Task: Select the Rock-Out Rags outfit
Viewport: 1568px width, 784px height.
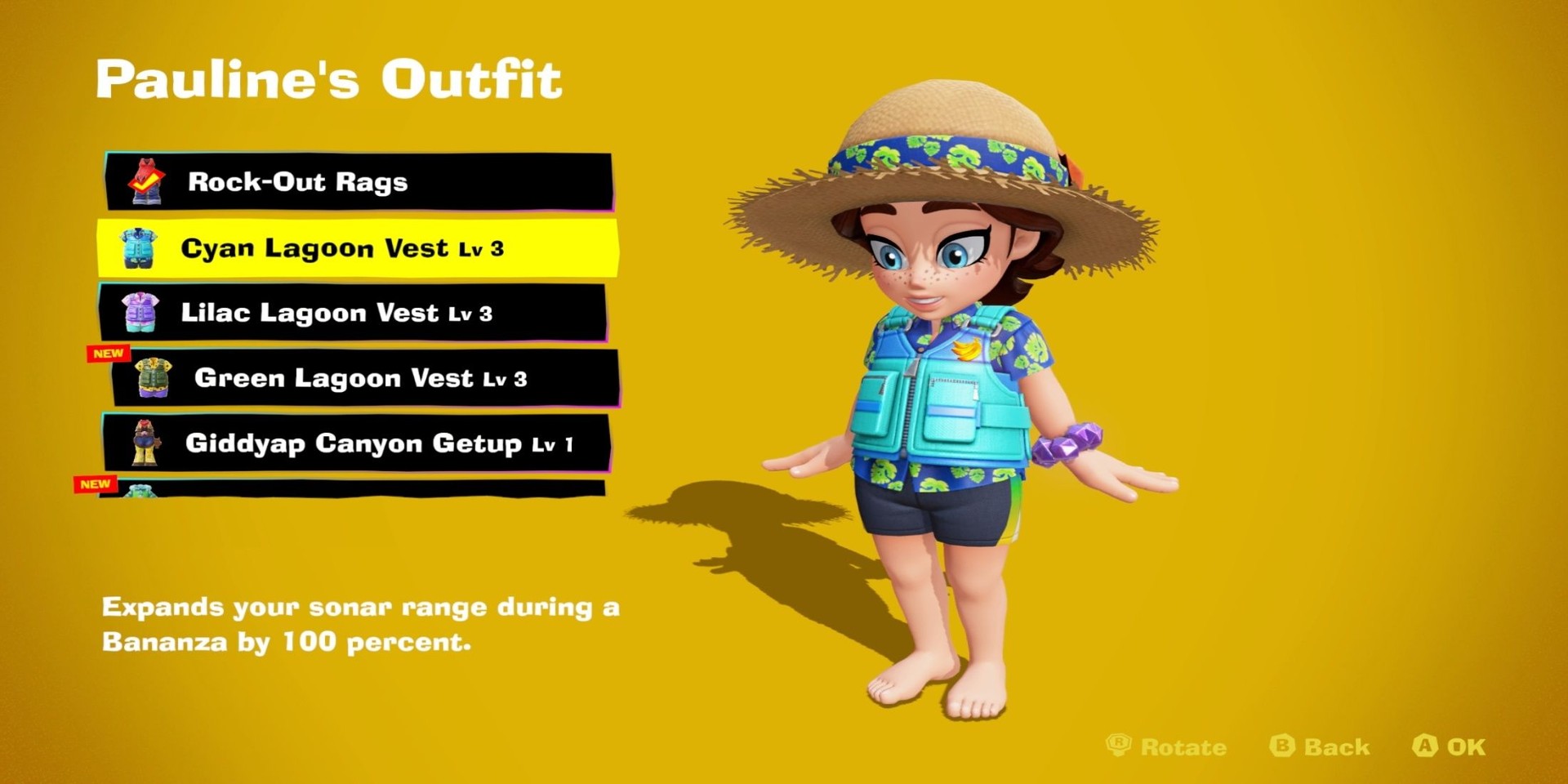Action: click(x=359, y=181)
